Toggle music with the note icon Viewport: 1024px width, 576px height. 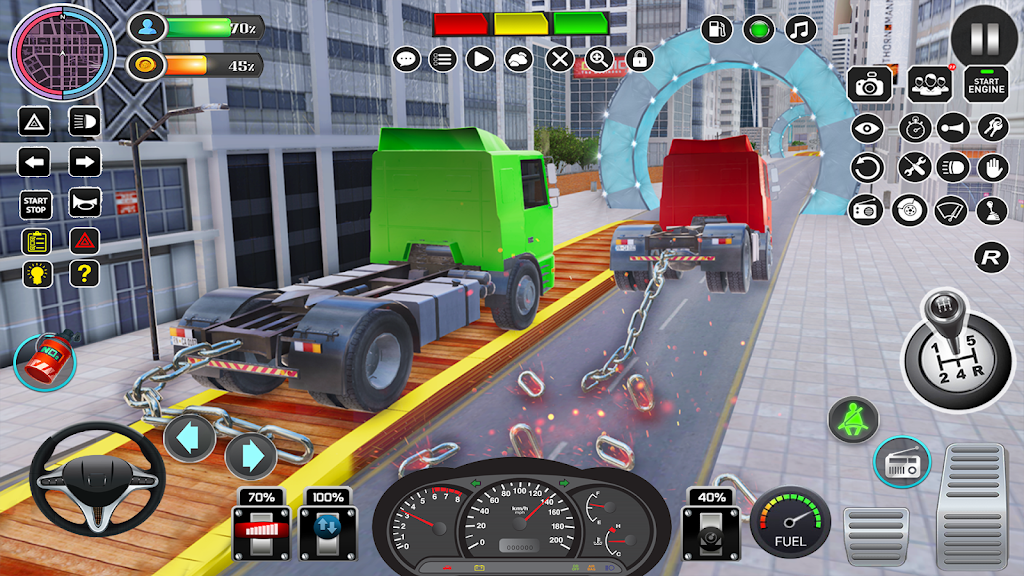800,29
